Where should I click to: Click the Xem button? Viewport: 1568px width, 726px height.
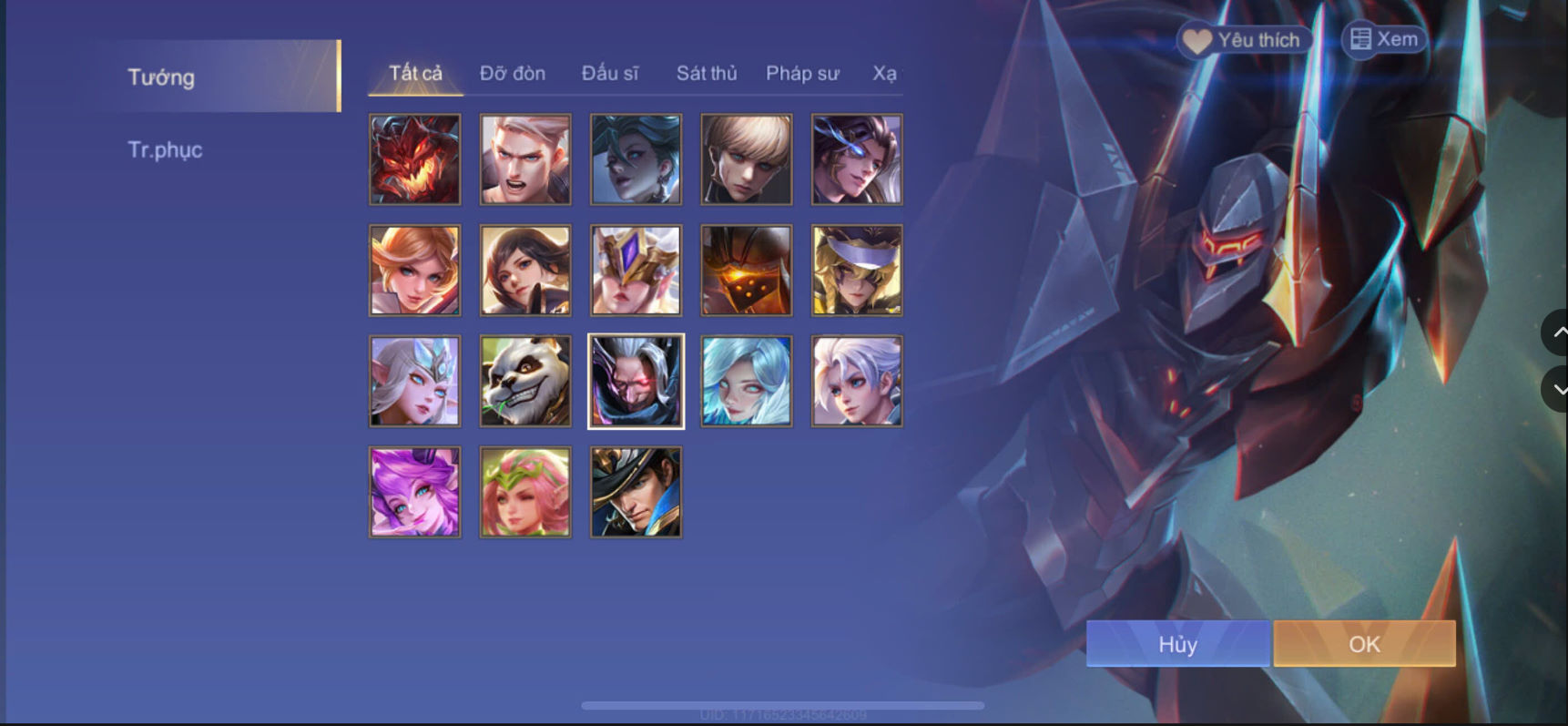(1384, 39)
